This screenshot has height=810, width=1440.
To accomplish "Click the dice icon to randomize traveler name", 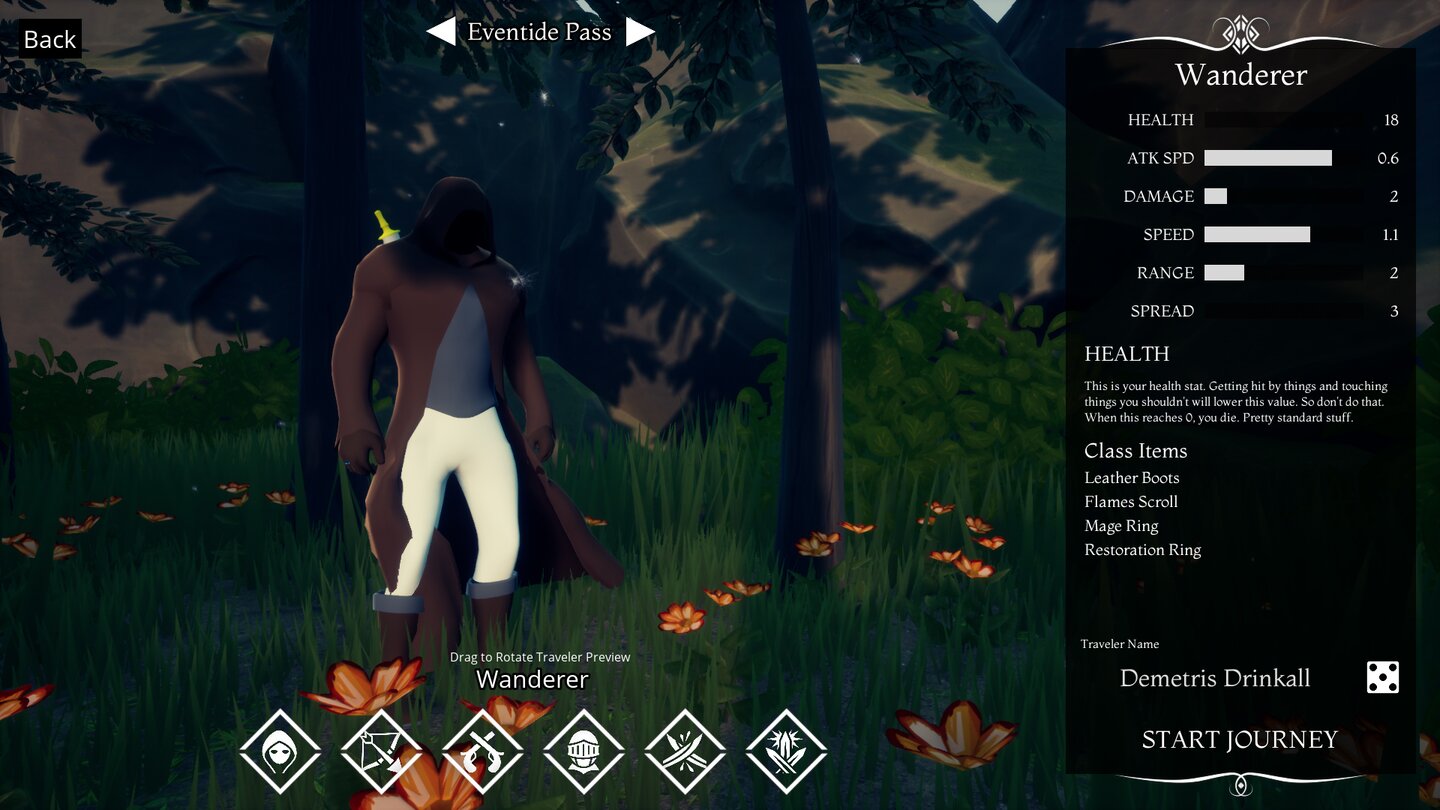I will [1382, 678].
